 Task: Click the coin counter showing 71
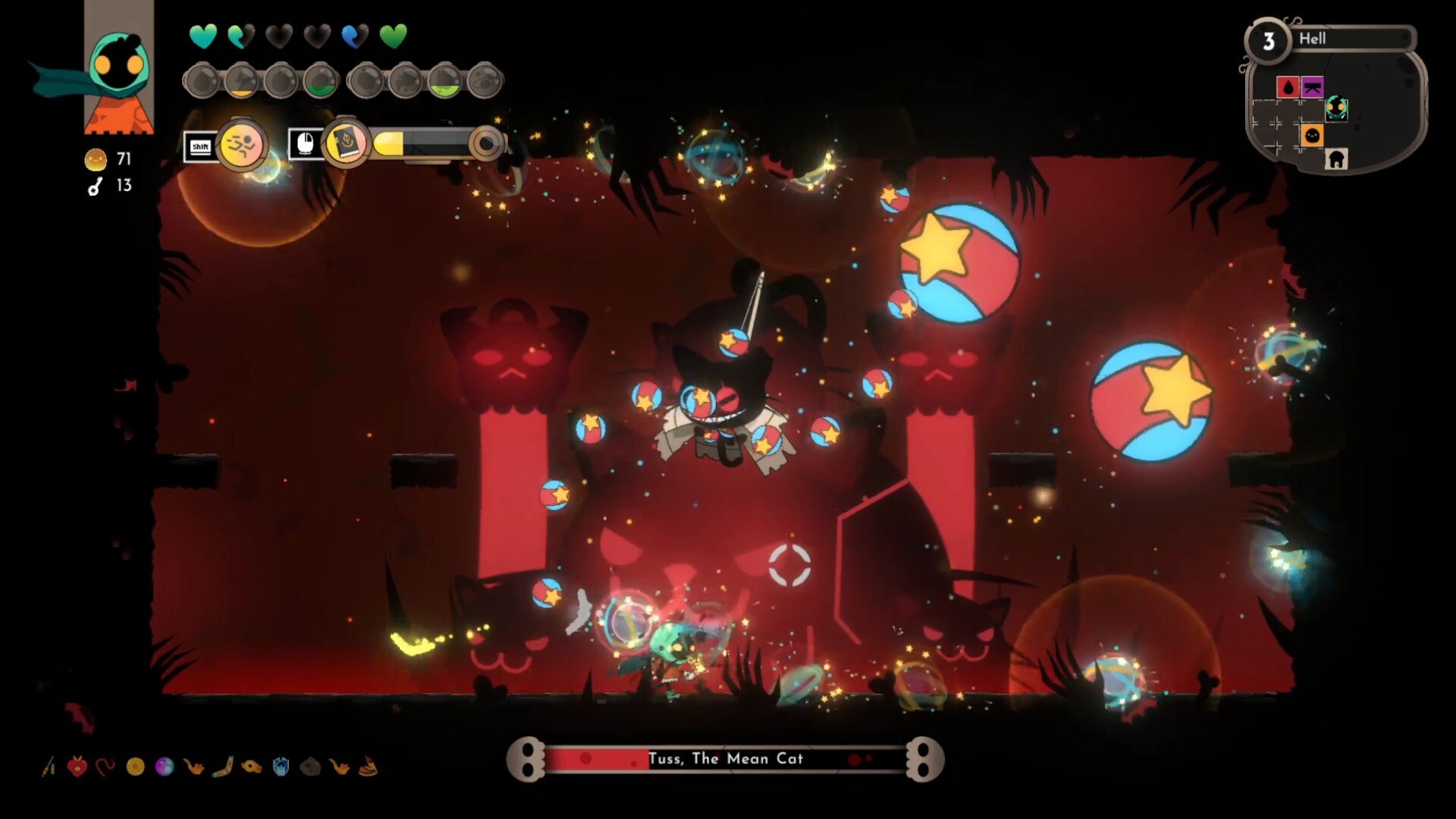[110, 159]
